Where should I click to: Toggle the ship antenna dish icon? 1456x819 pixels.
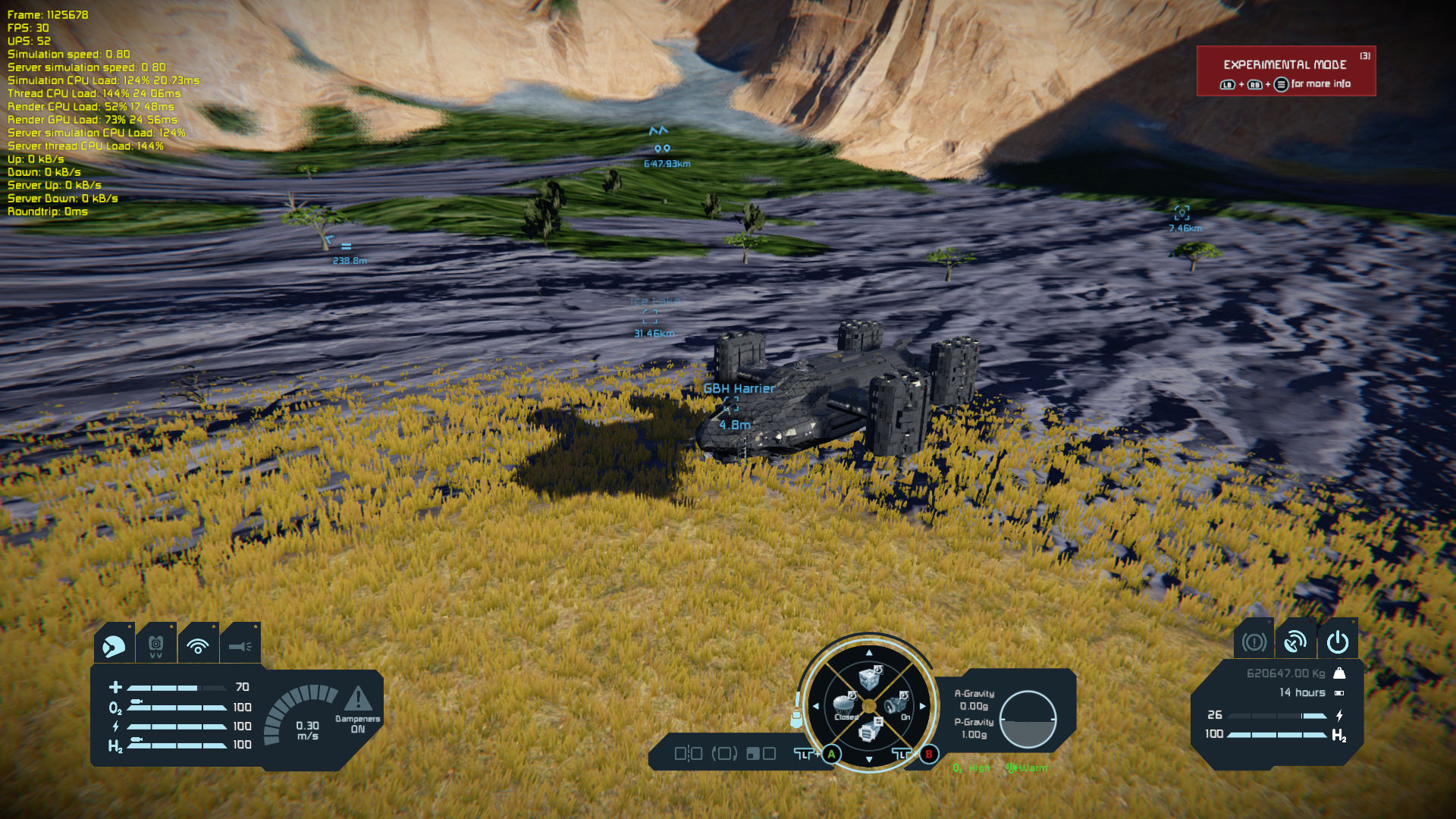(x=1295, y=643)
